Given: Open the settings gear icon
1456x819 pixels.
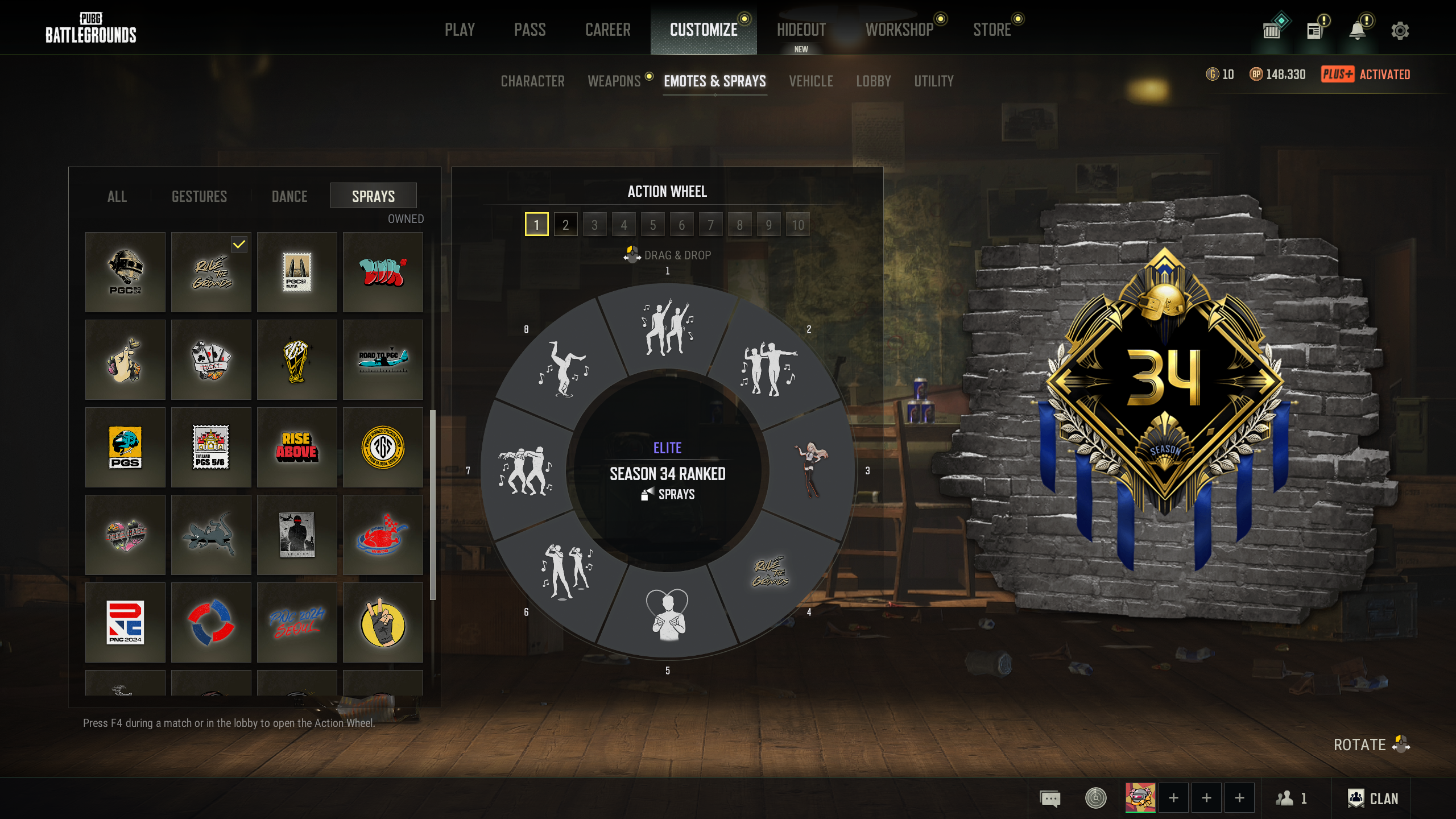Looking at the screenshot, I should (x=1400, y=31).
